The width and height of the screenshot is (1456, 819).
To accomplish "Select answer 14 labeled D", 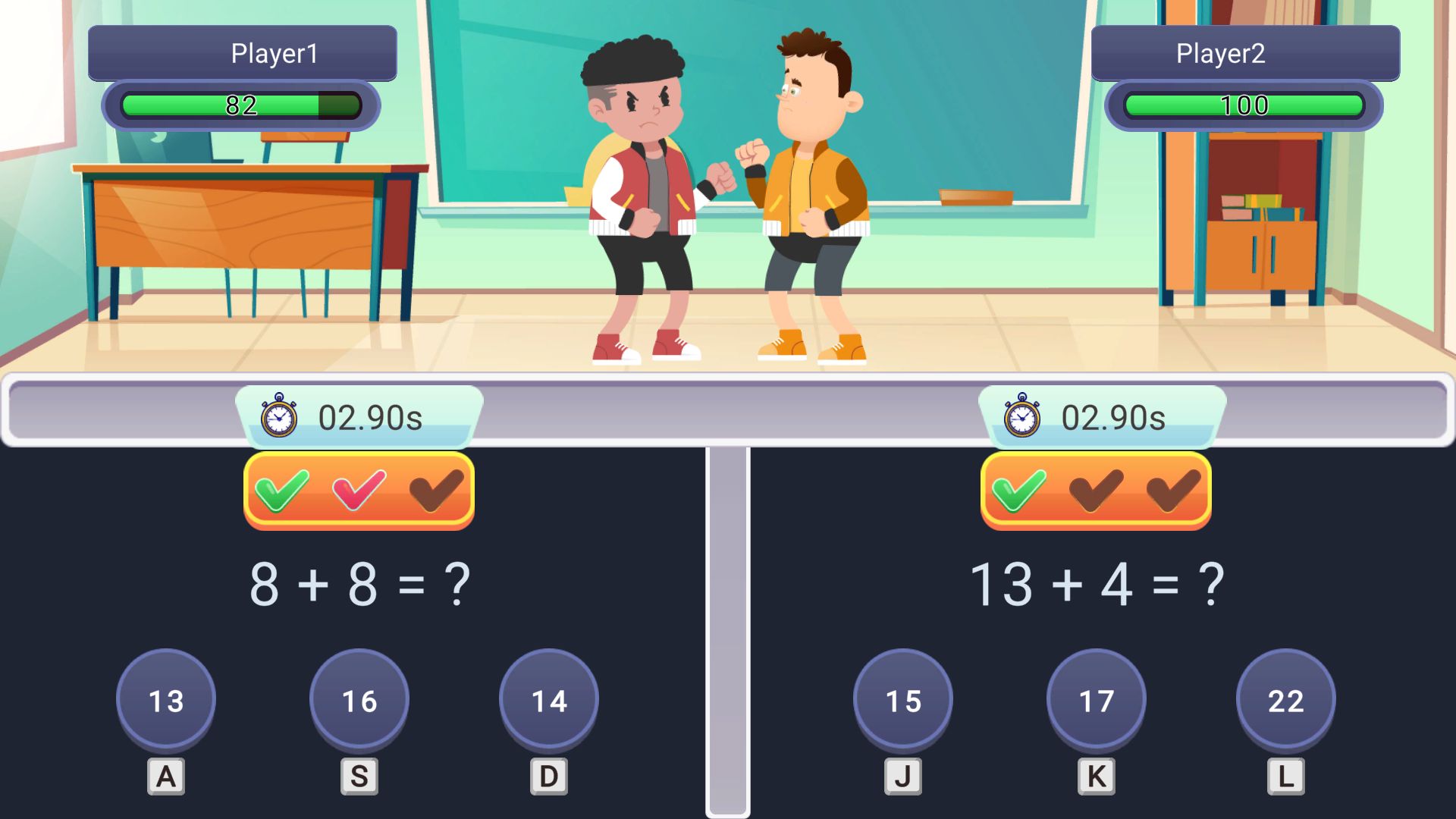I will [549, 701].
